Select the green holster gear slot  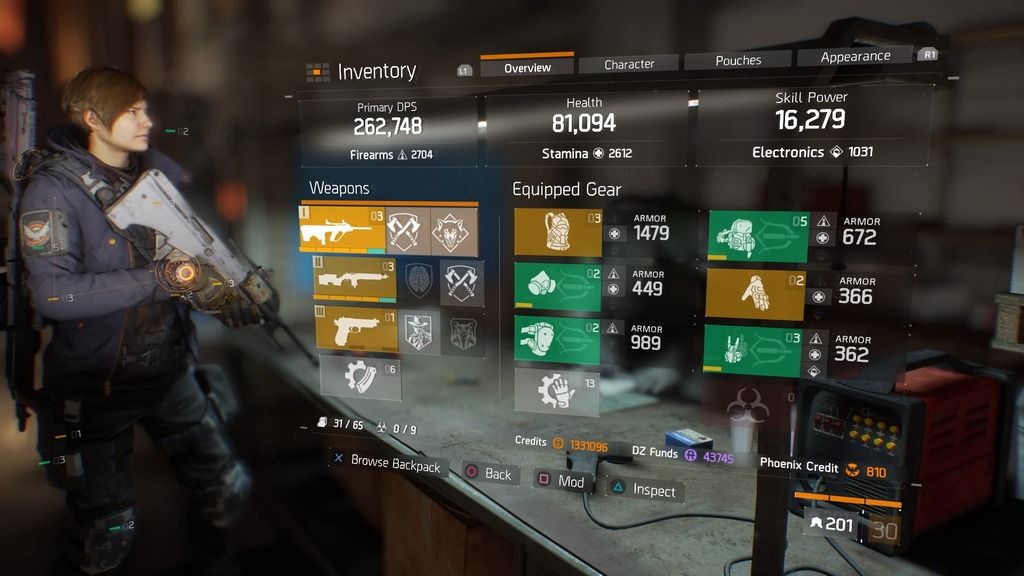click(753, 351)
